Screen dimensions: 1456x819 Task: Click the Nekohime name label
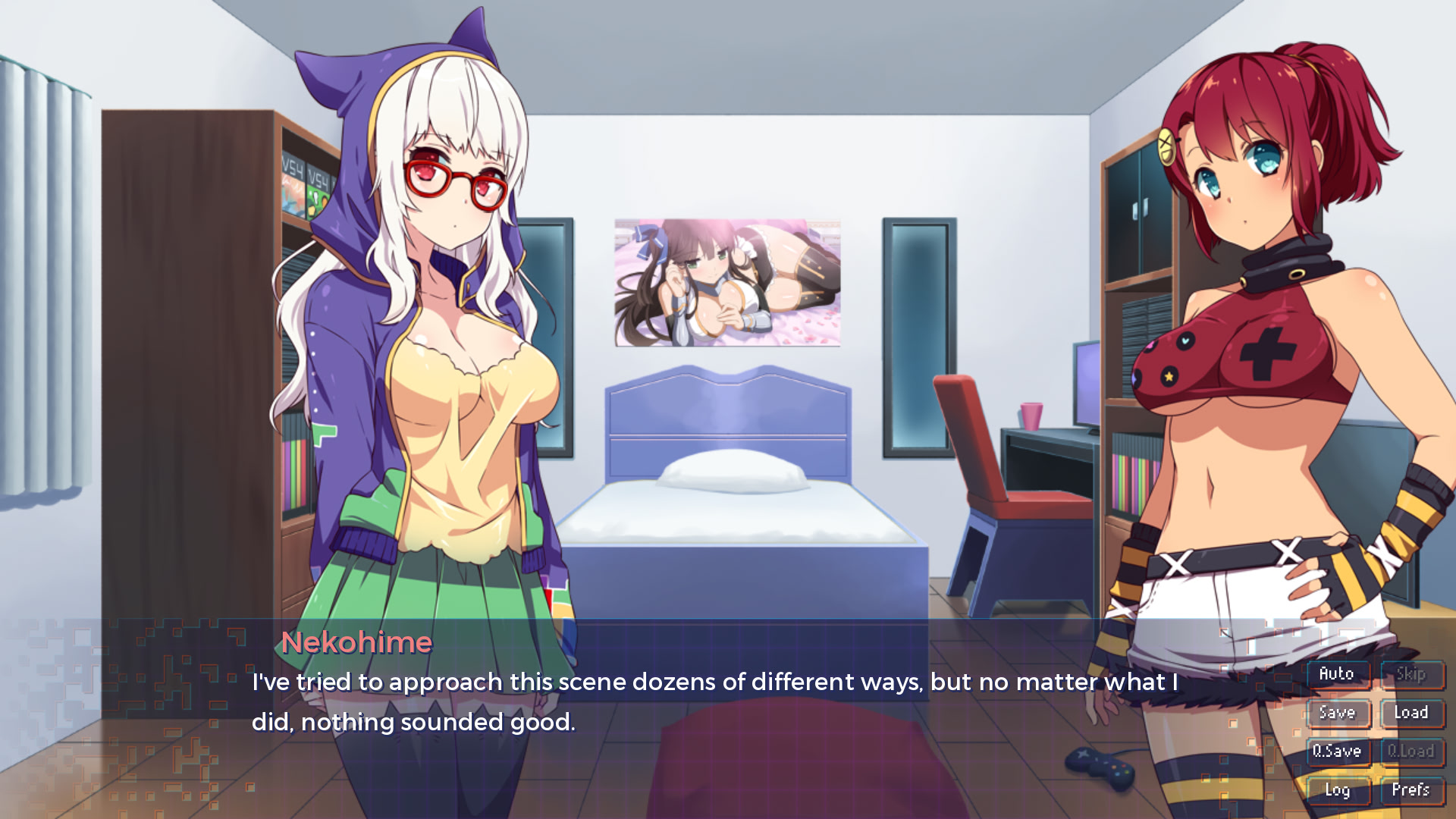[356, 642]
